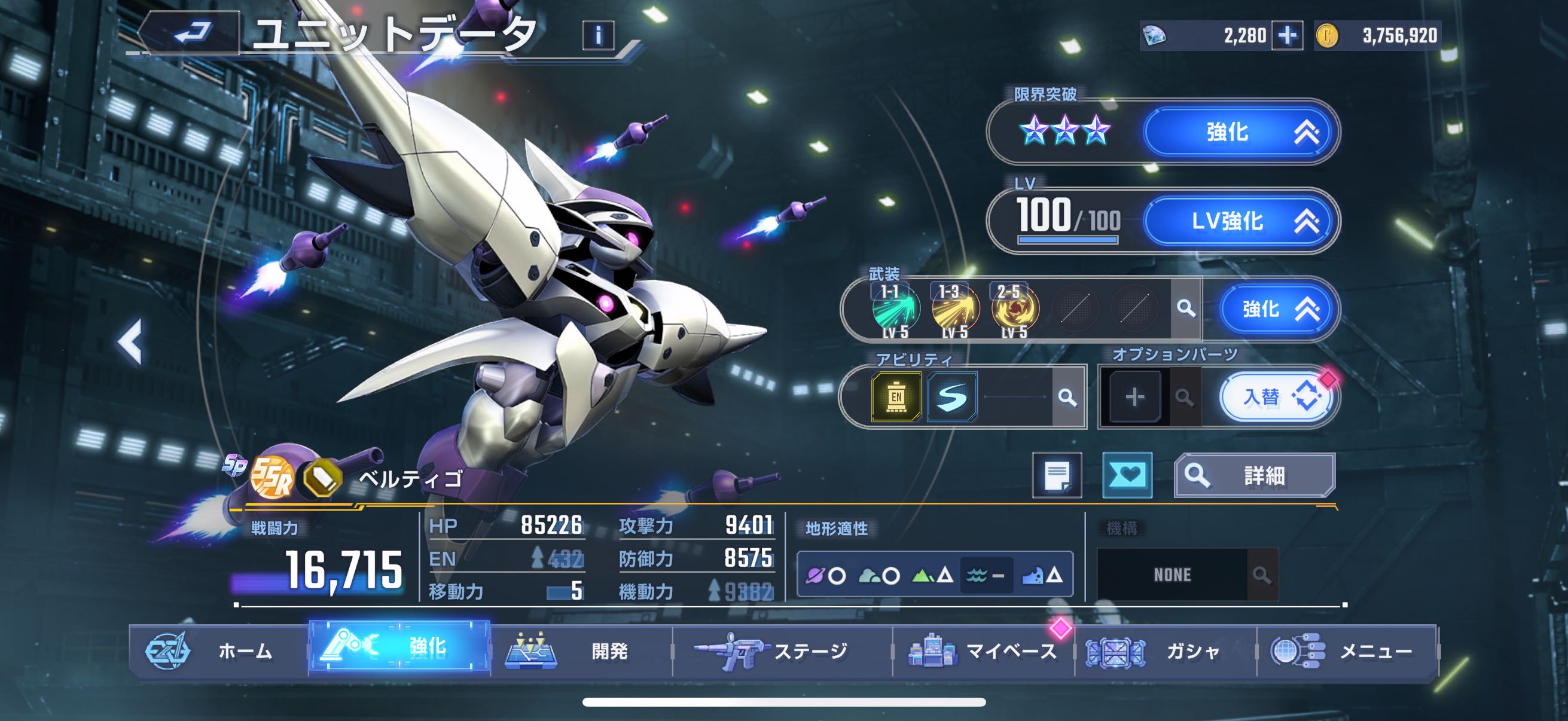This screenshot has width=1568, height=721.
Task: Open the weapon 強化 enhancement button
Action: [1276, 309]
